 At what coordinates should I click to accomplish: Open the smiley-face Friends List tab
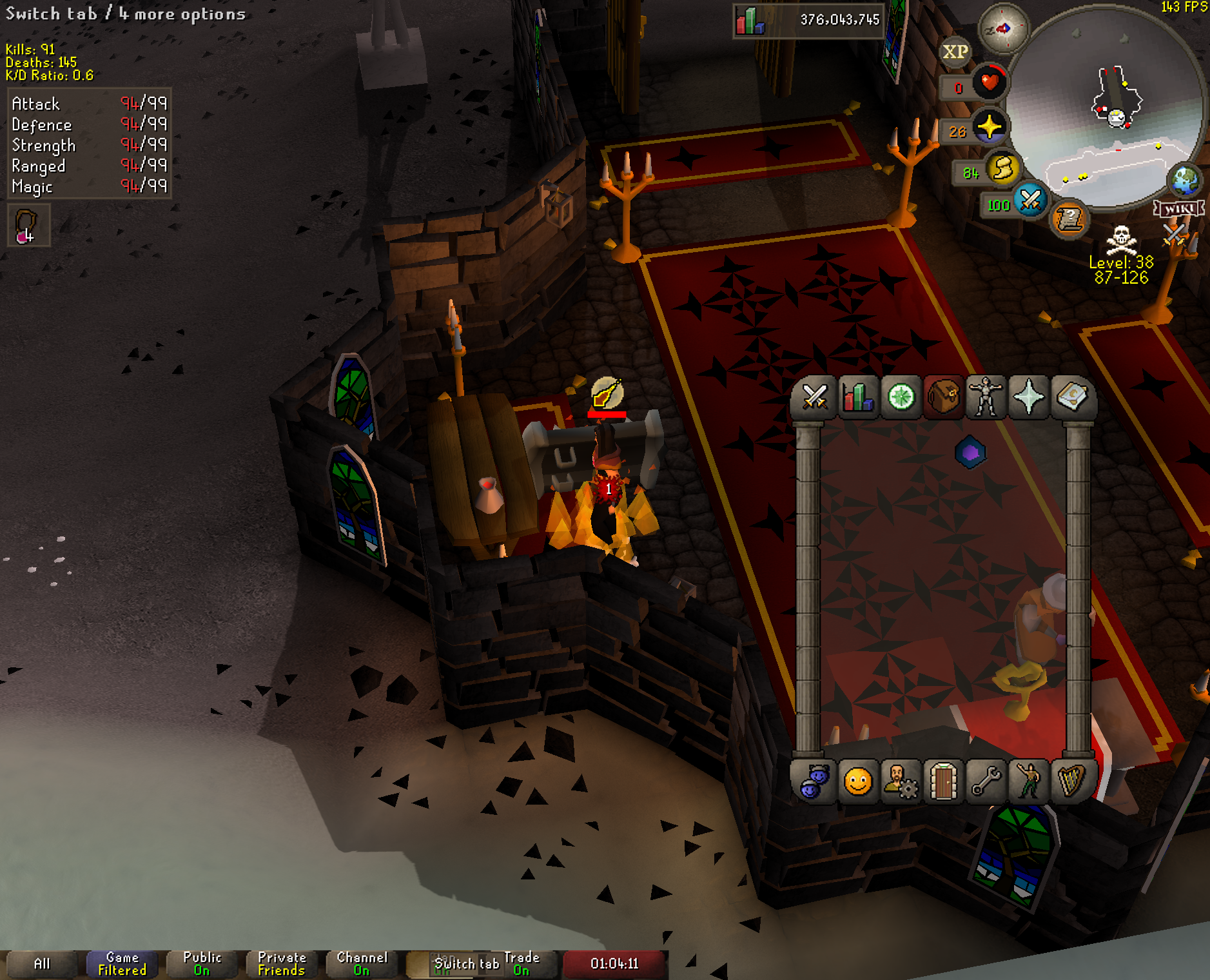pyautogui.click(x=857, y=782)
